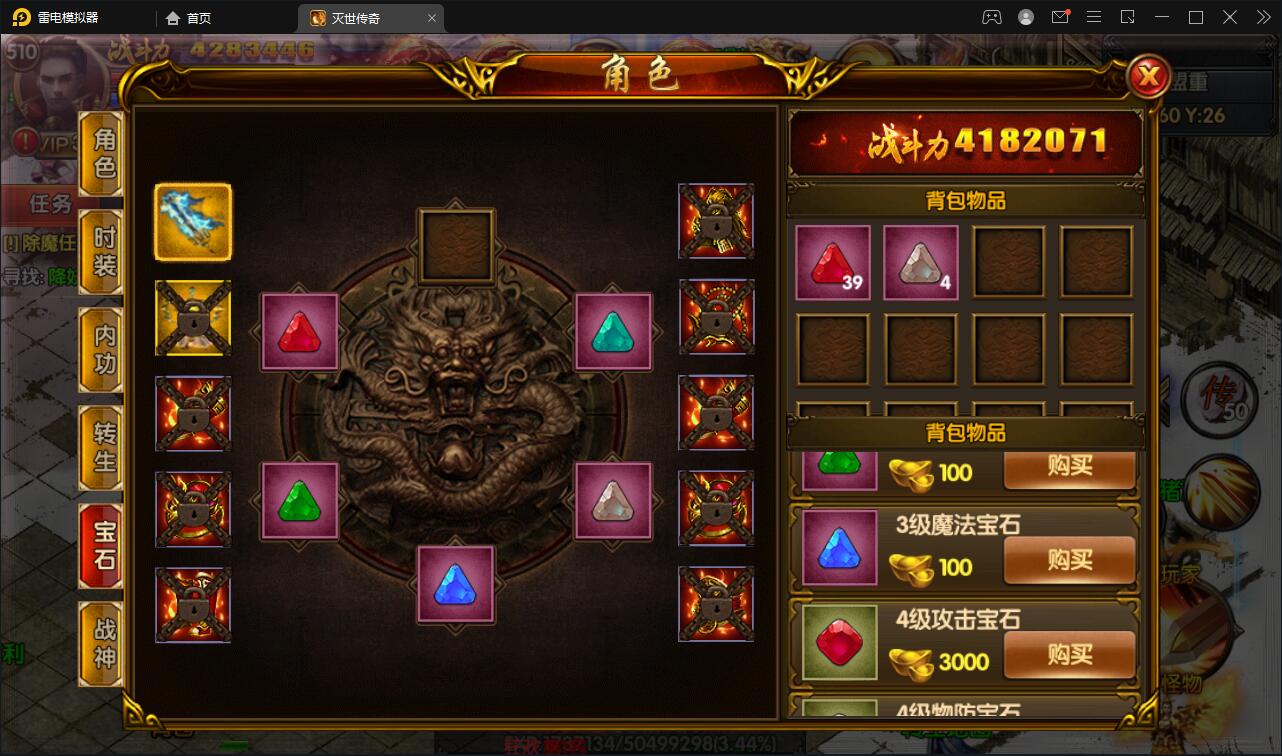
Task: Buy the 4级攻击宝石 for 3000
Action: (x=1069, y=655)
